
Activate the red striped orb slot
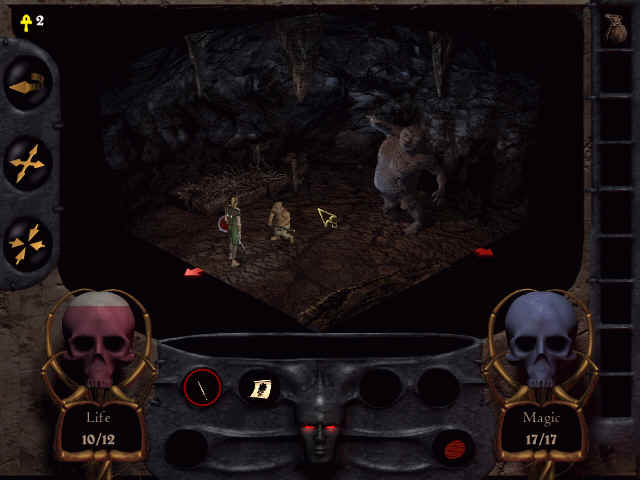coord(451,446)
